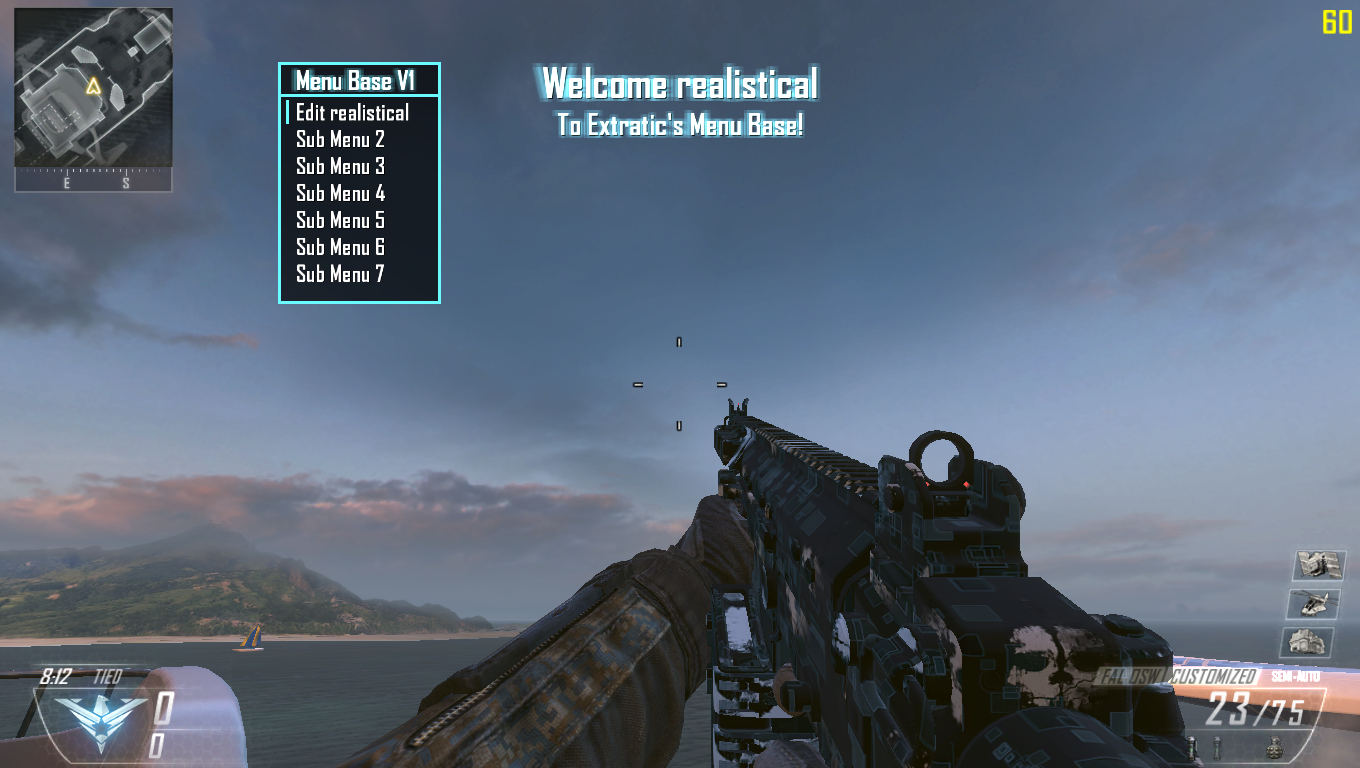Select the frag grenade icon

[1274, 746]
